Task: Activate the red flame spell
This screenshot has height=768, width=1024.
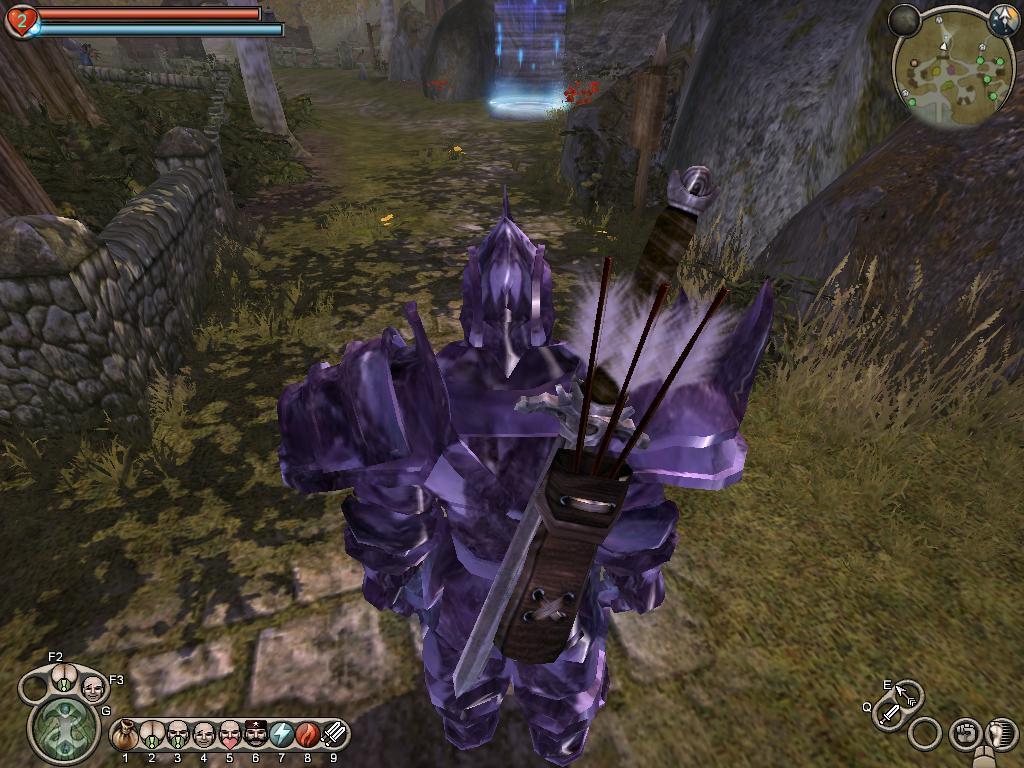Action: click(308, 737)
